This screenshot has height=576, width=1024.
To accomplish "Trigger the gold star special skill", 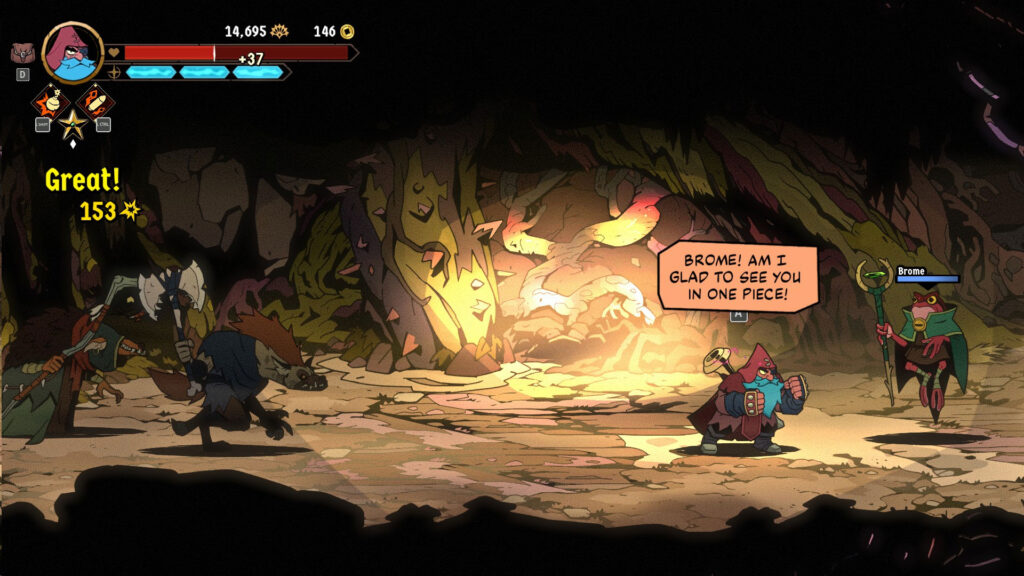I will coord(72,125).
